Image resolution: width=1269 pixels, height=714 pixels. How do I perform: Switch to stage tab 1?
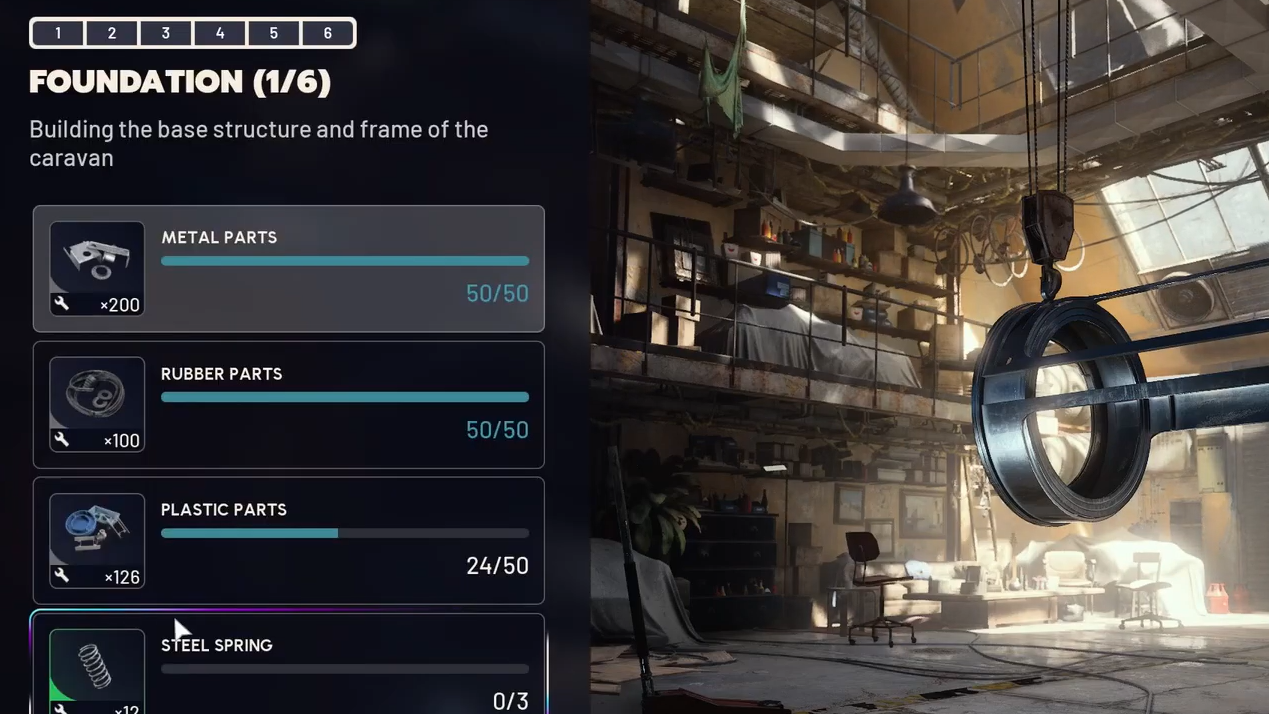tap(58, 33)
